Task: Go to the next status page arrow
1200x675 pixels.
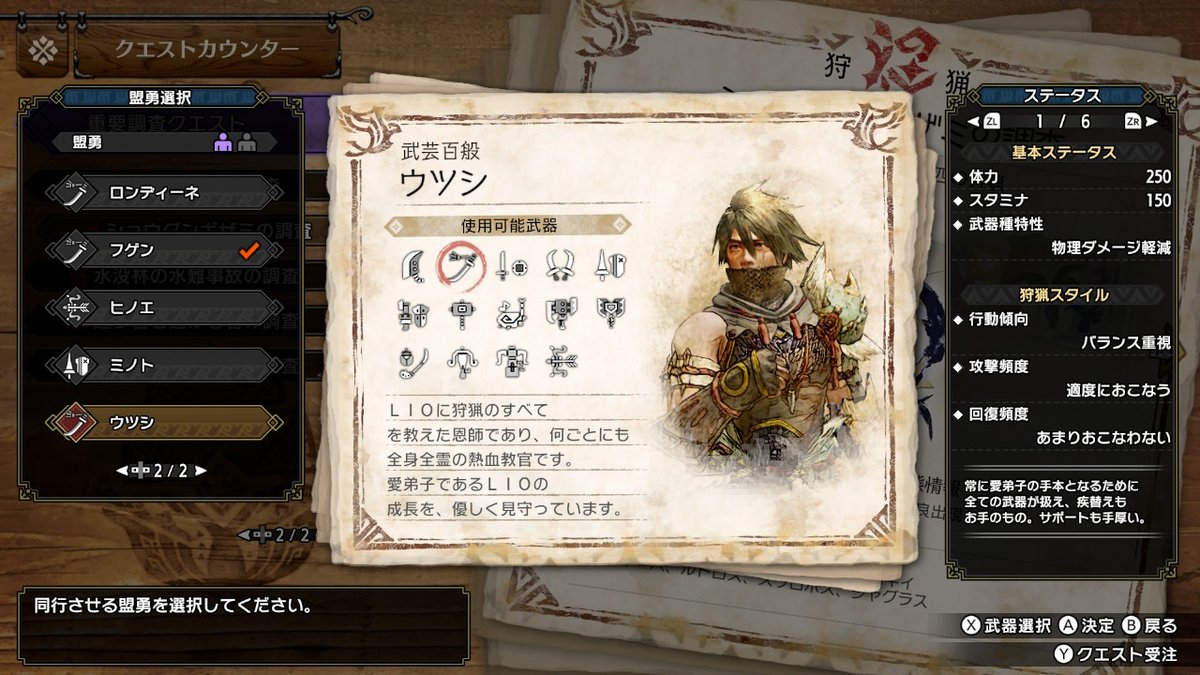Action: 1152,121
